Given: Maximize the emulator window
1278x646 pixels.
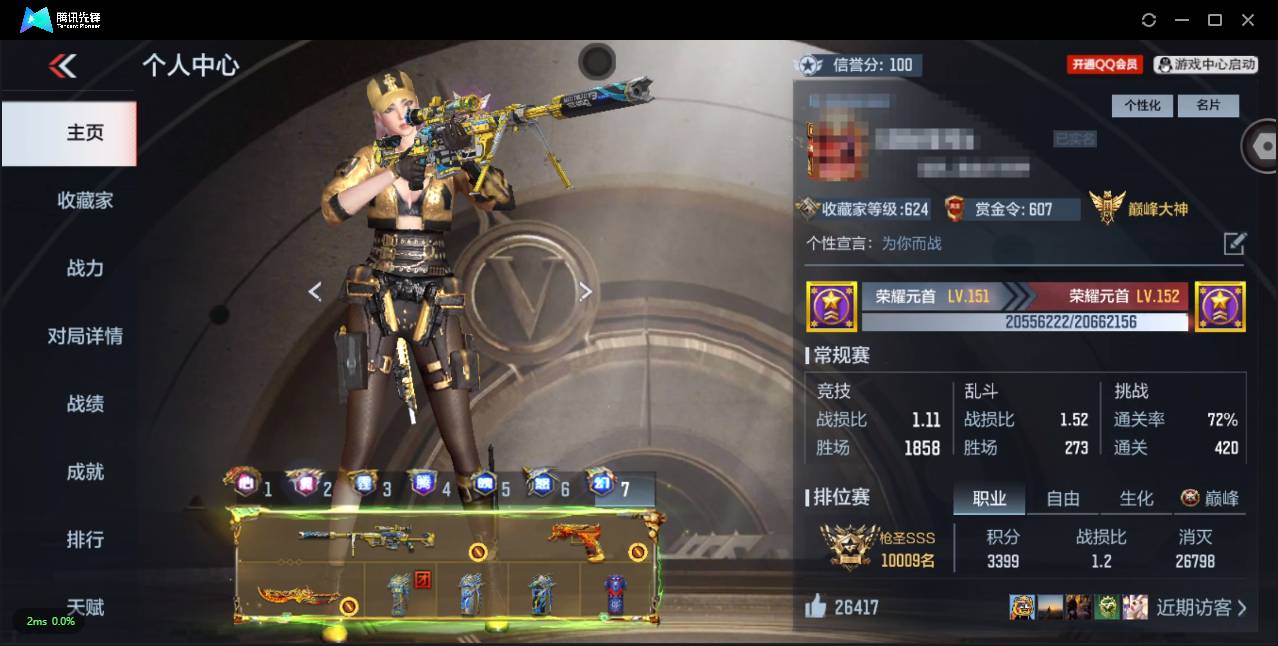Looking at the screenshot, I should click(1215, 20).
